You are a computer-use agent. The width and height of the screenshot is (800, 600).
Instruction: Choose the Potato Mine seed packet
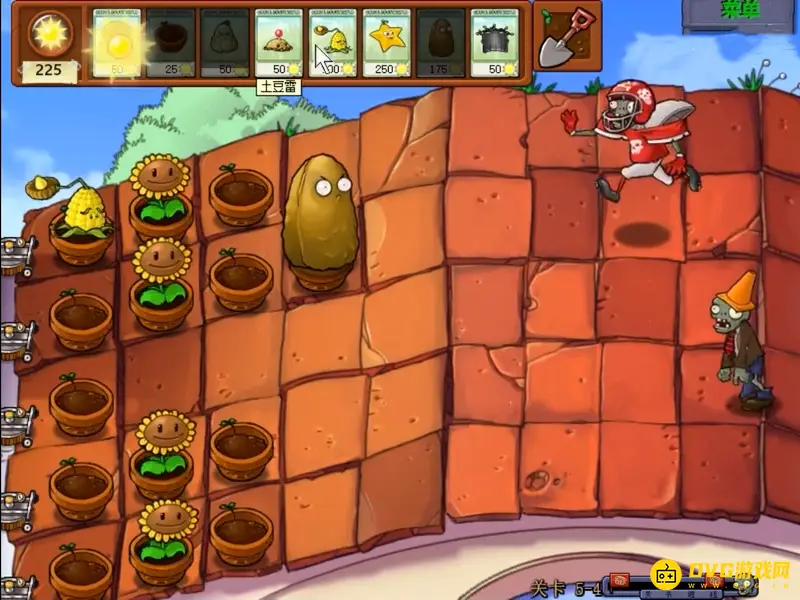pyautogui.click(x=279, y=43)
